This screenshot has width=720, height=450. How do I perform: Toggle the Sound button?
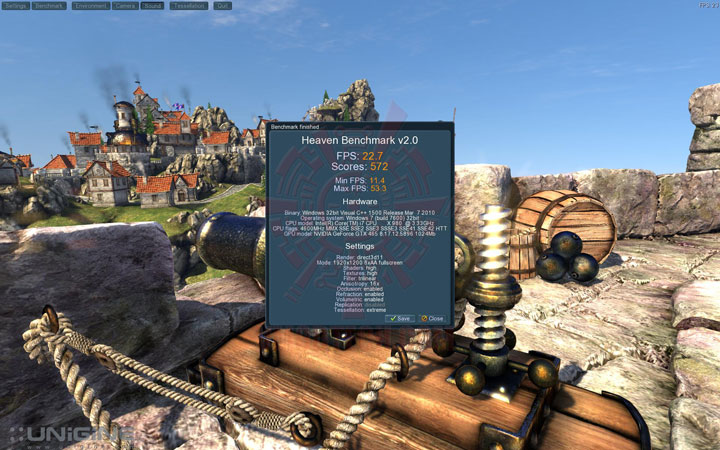[x=153, y=6]
